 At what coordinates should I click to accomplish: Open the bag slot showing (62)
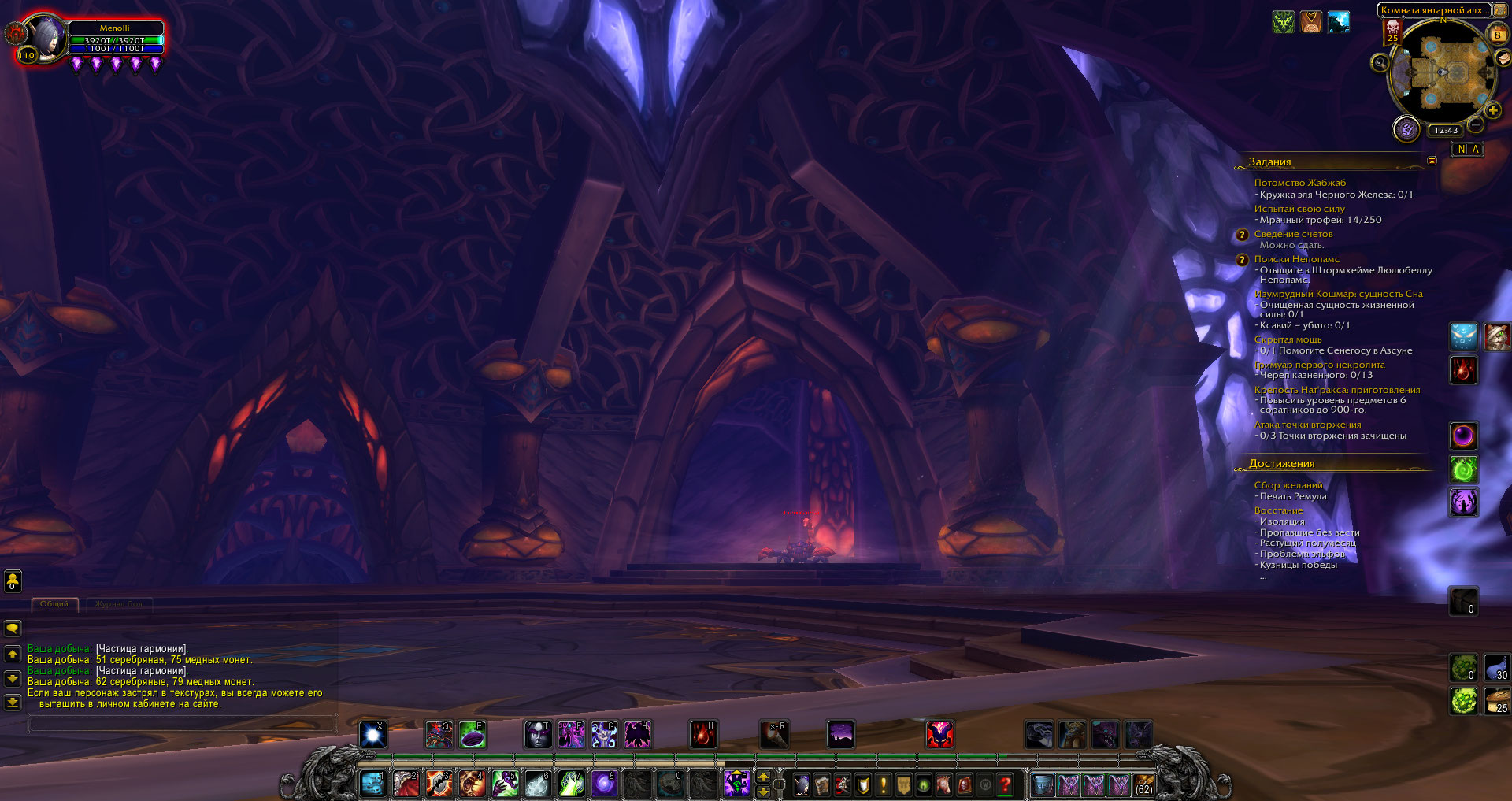(x=1143, y=784)
